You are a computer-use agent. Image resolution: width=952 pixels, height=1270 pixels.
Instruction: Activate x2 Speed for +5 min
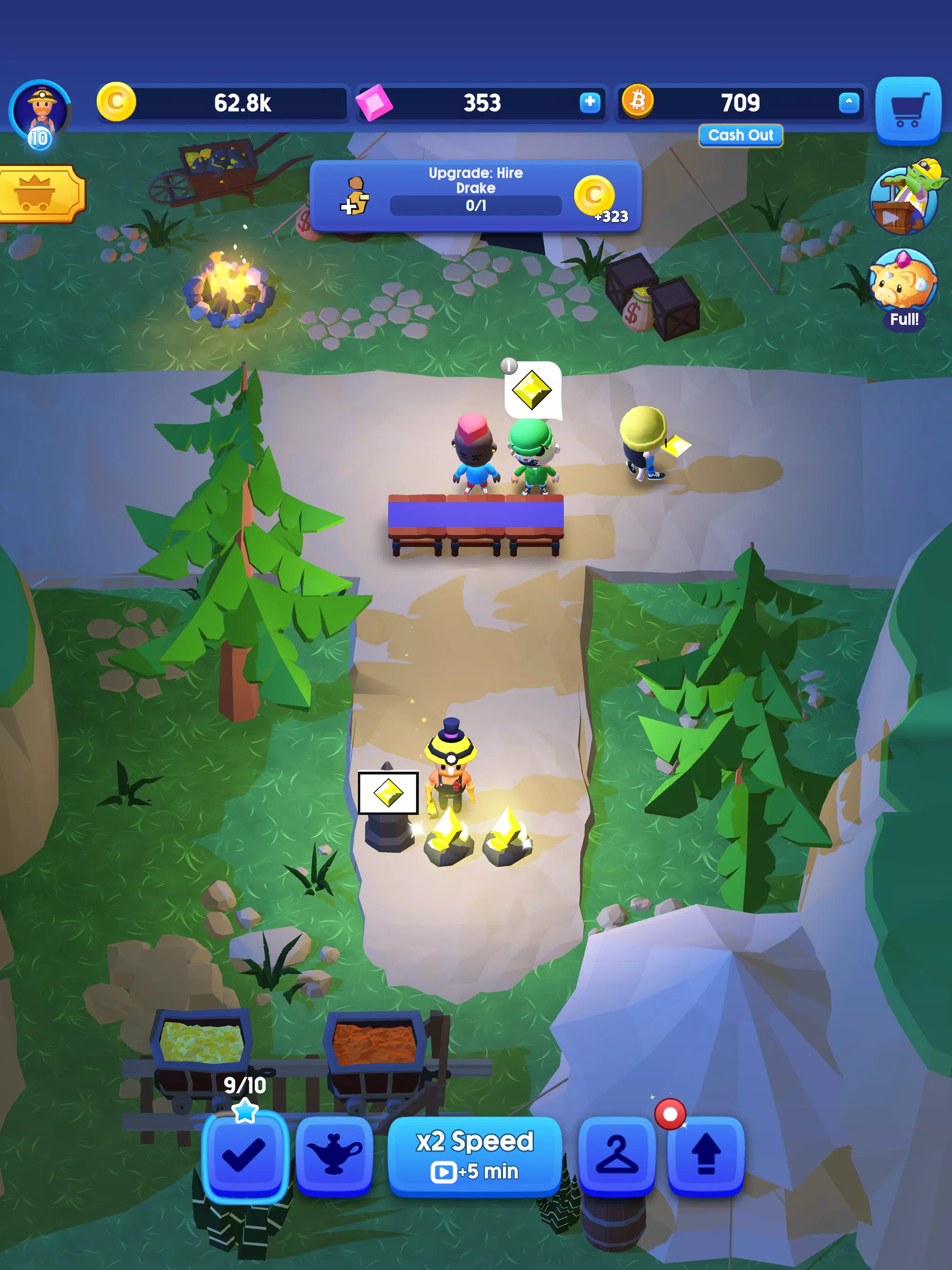tap(476, 1154)
